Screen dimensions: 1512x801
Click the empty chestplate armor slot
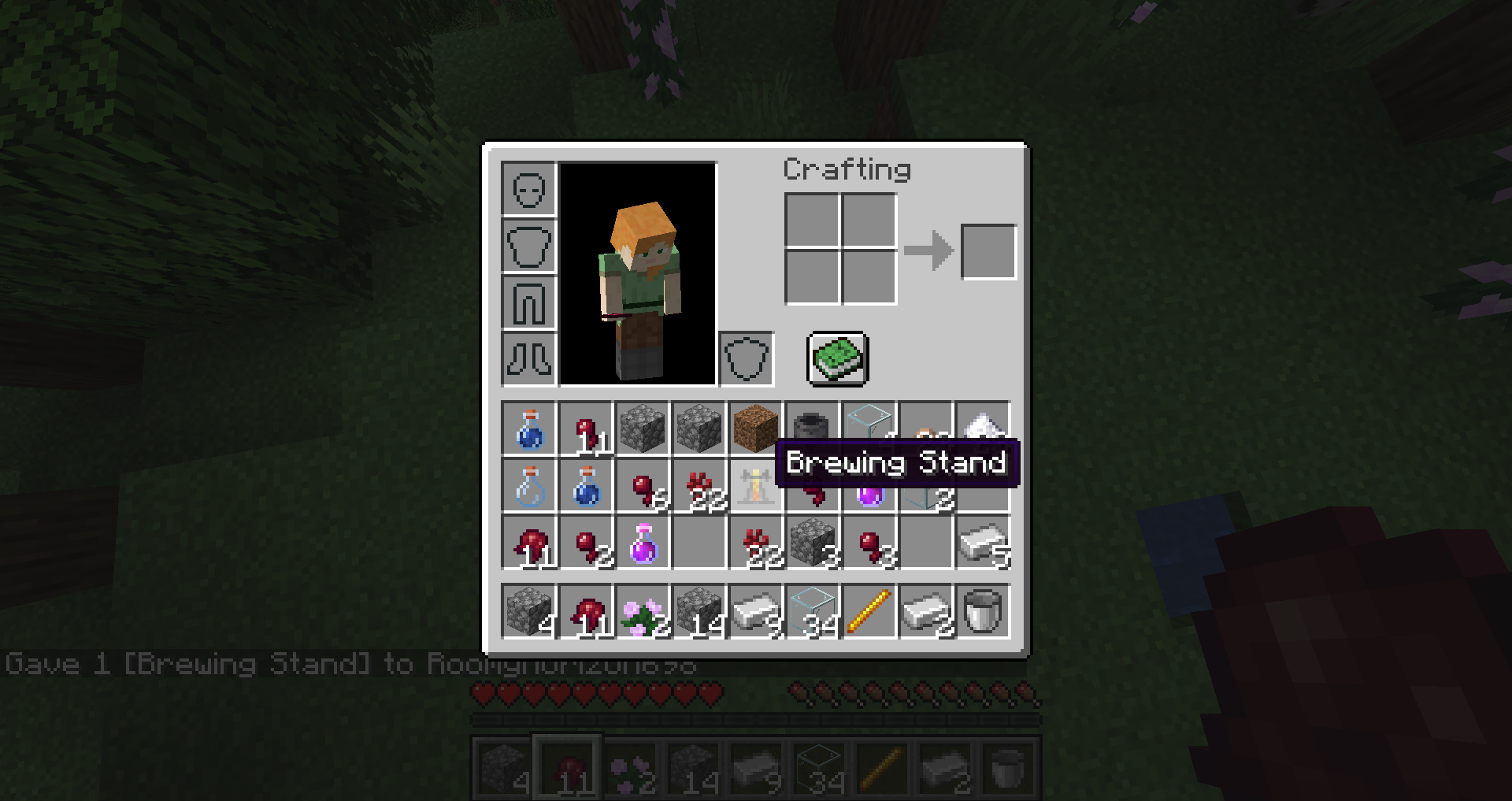528,246
